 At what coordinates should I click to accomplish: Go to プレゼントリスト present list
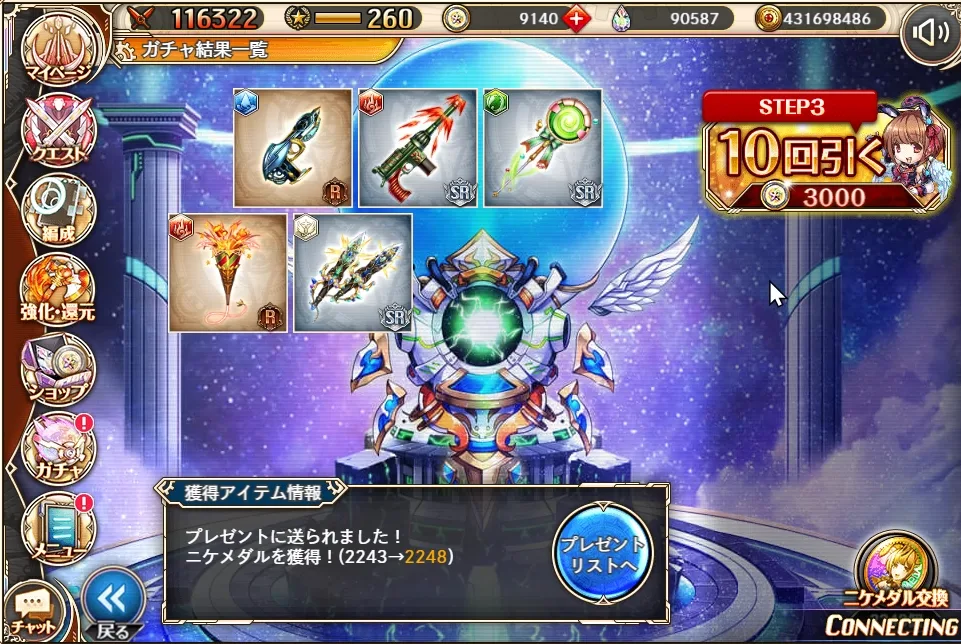click(602, 552)
